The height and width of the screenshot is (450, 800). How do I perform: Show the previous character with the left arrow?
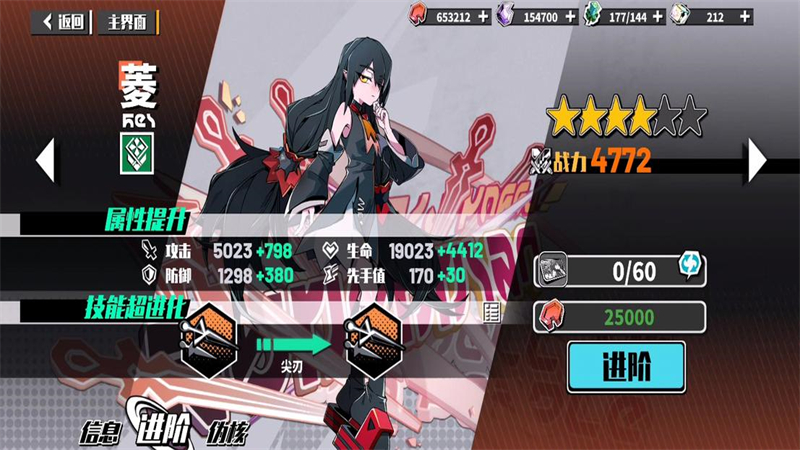point(44,158)
